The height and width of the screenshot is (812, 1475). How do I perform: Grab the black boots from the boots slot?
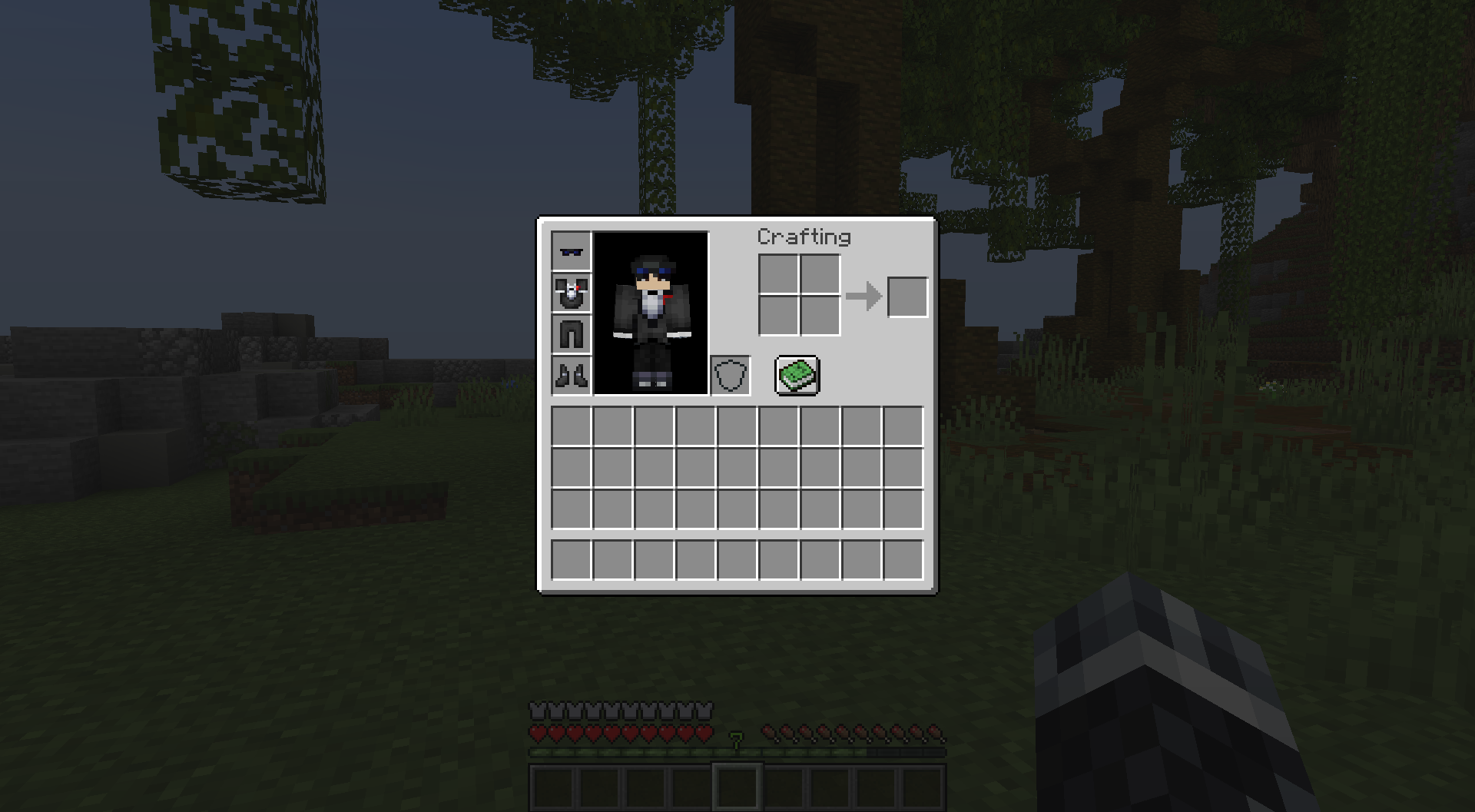click(x=572, y=376)
